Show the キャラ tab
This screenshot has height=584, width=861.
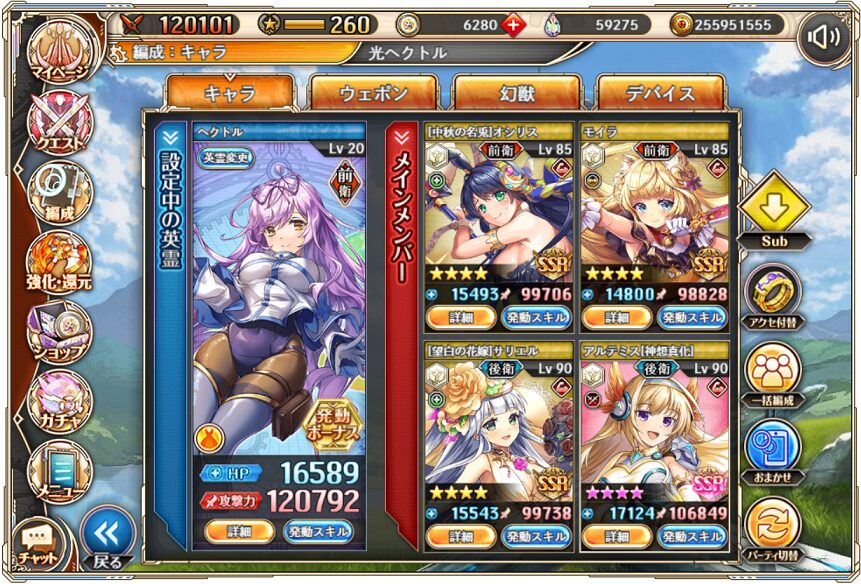pos(230,93)
